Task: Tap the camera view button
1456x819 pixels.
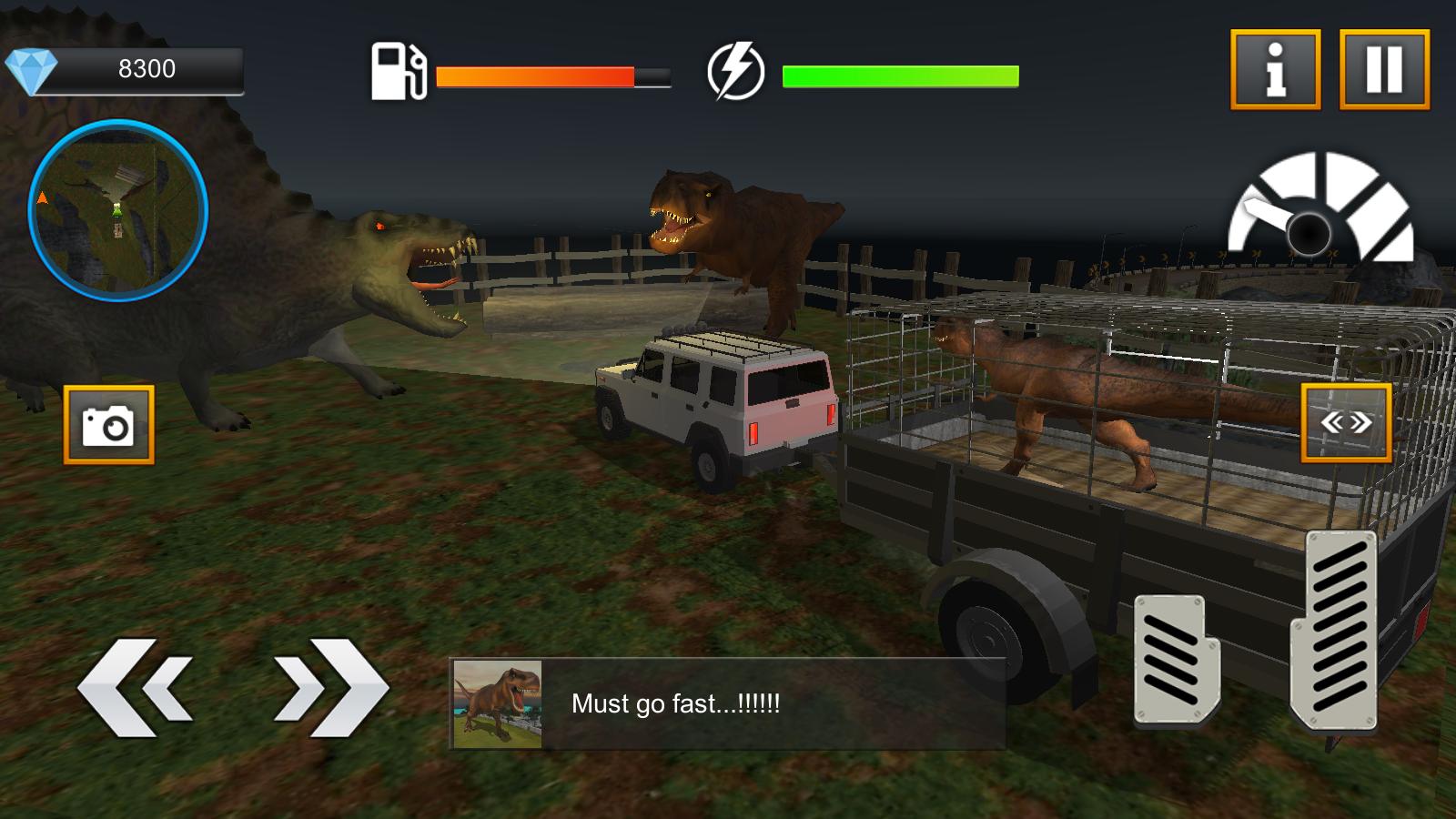Action: (108, 425)
